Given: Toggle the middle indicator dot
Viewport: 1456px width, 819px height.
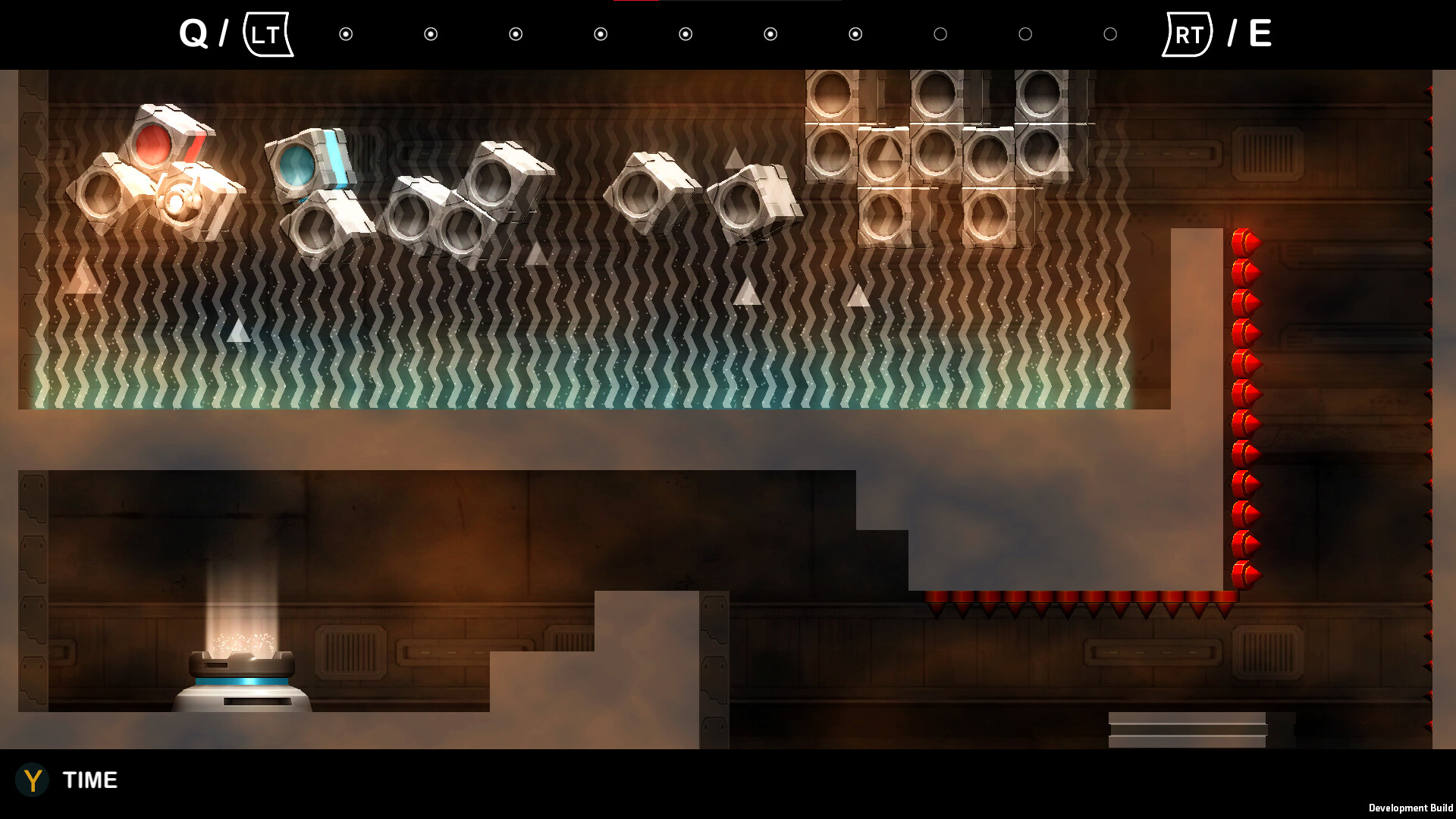Looking at the screenshot, I should (686, 33).
